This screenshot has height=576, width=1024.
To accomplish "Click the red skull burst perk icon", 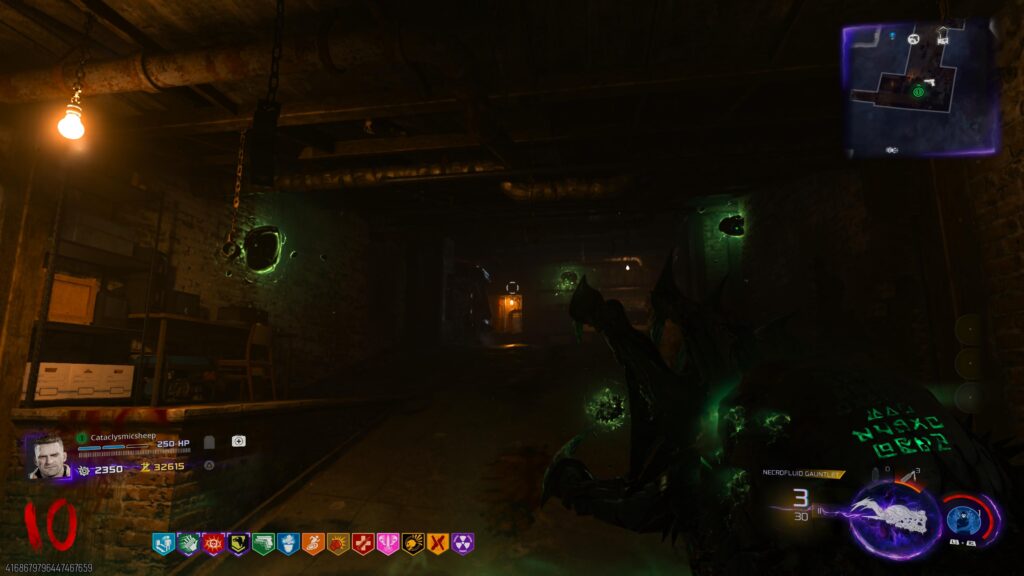I will [213, 543].
